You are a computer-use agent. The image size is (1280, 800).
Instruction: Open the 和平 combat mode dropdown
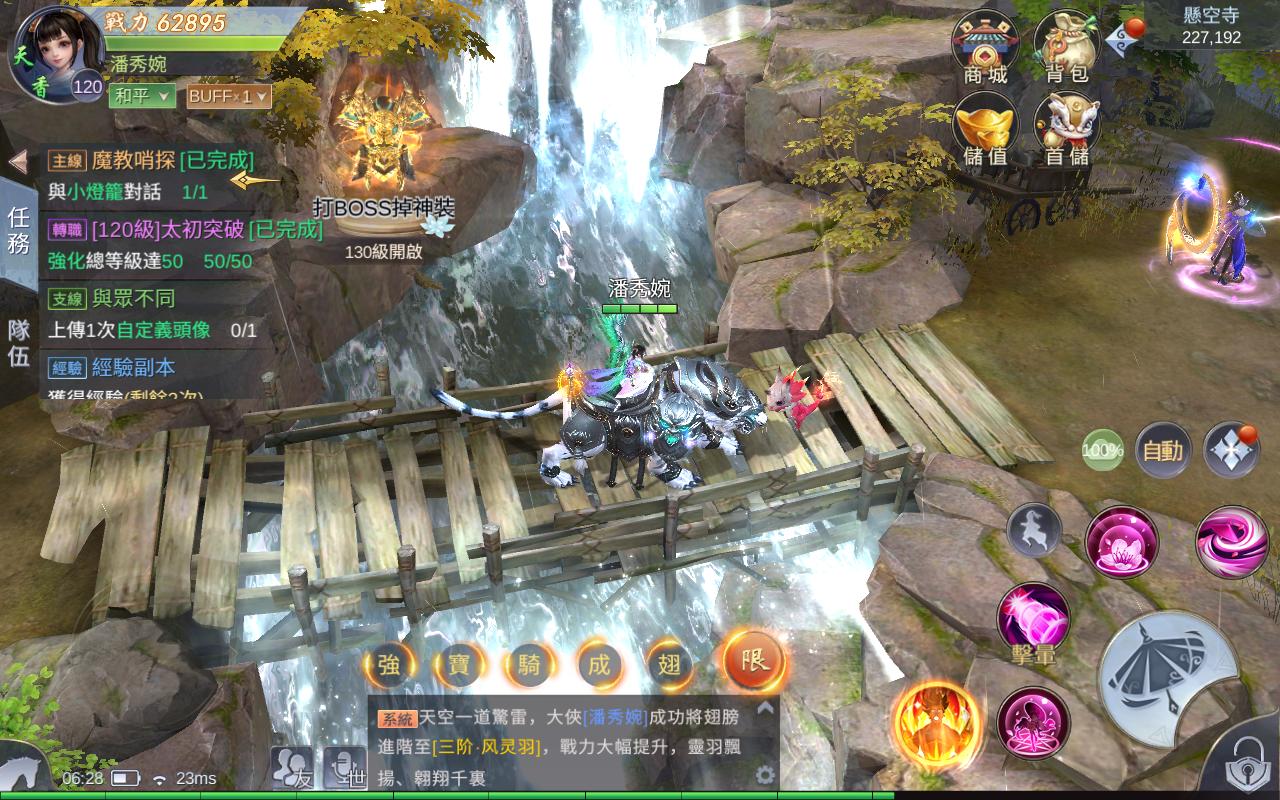click(143, 96)
